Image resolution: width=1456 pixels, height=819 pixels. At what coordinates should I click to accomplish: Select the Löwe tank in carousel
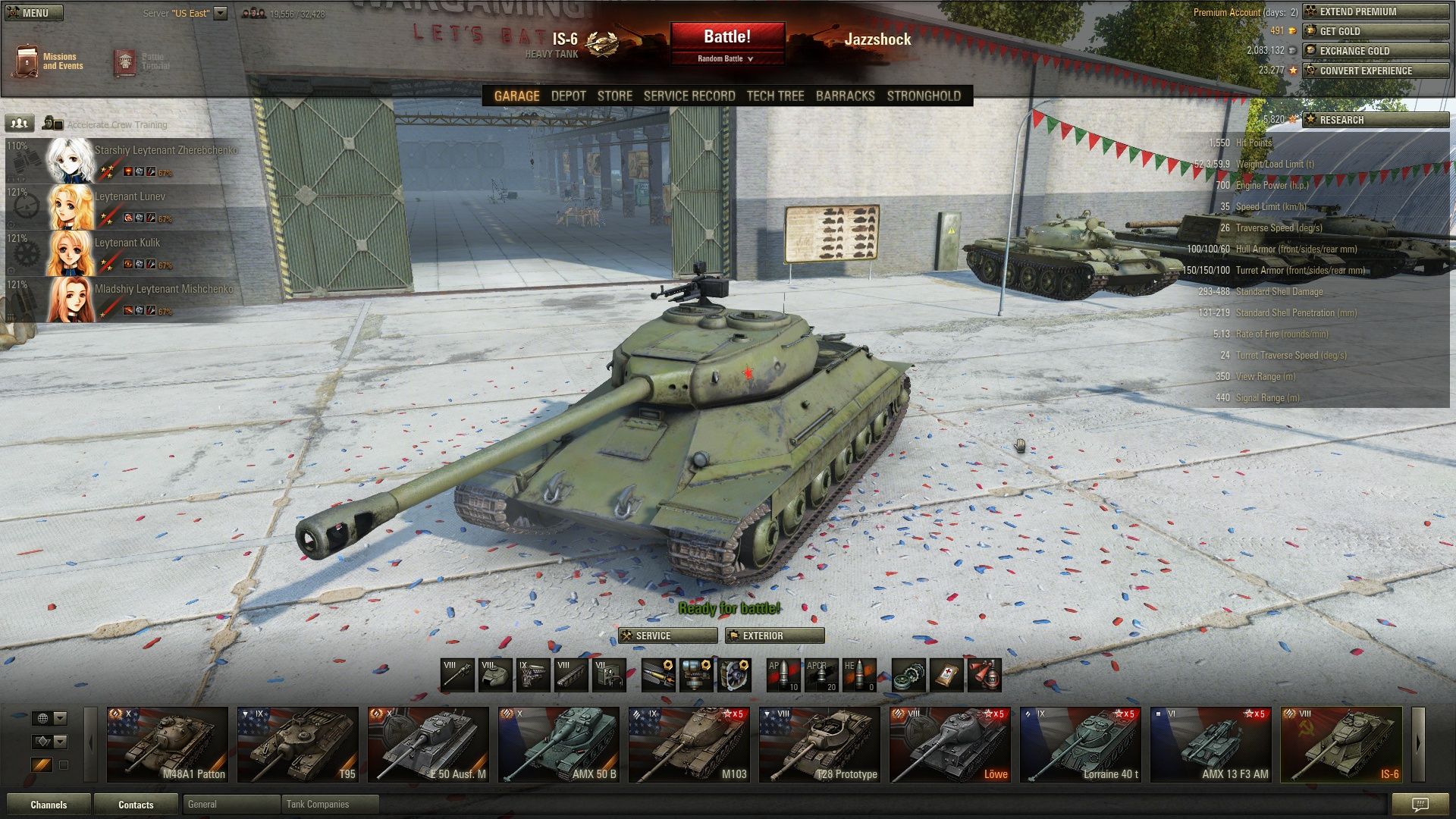click(949, 744)
